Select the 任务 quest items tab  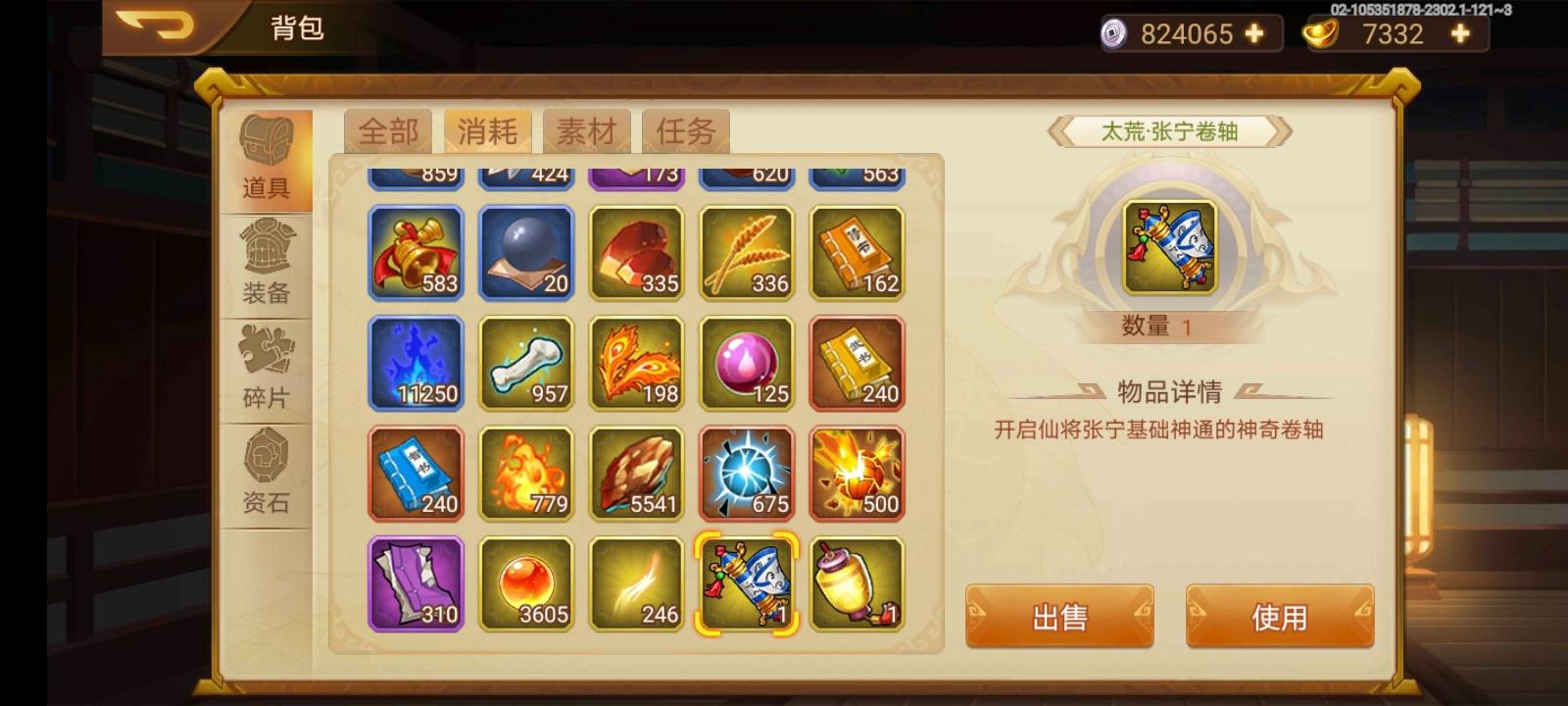[x=685, y=130]
